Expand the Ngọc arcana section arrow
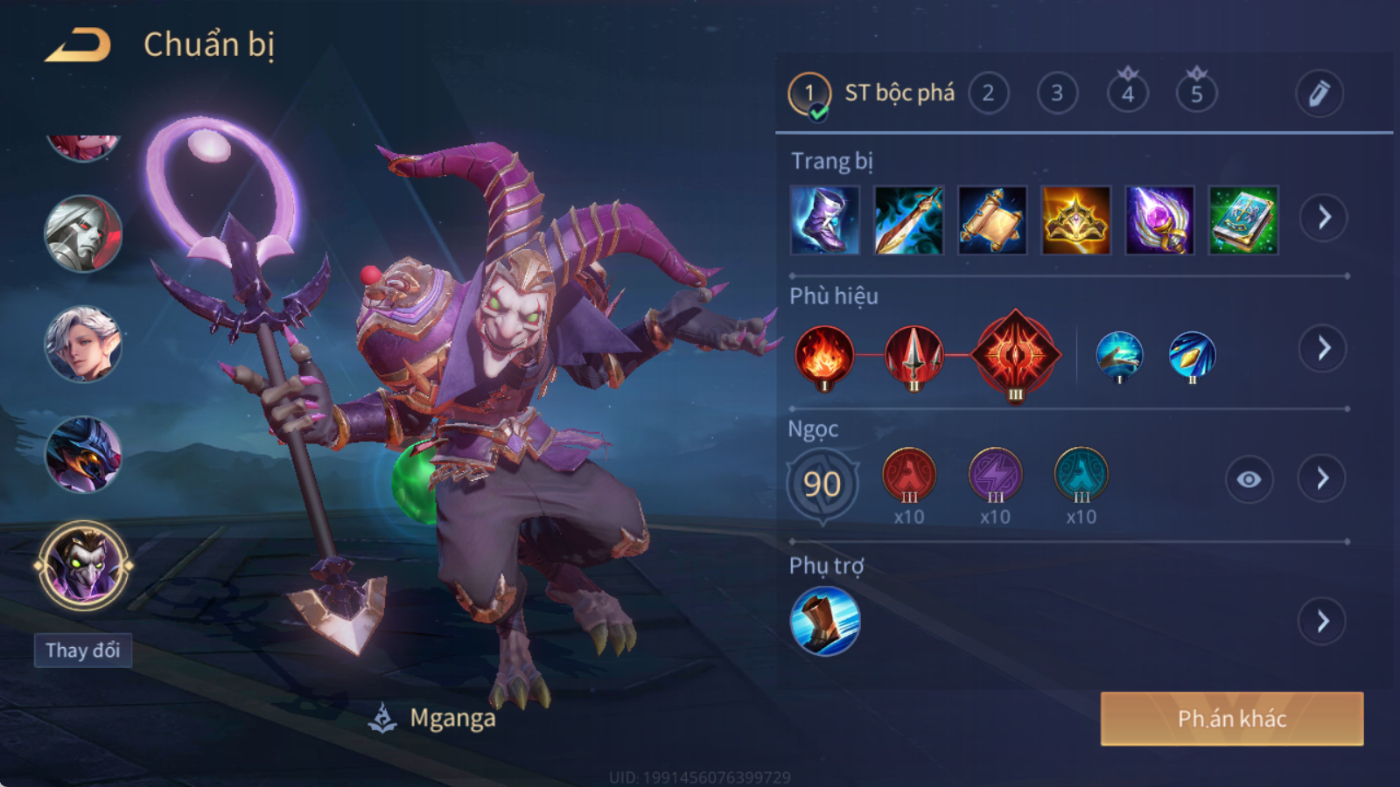 (x=1323, y=479)
